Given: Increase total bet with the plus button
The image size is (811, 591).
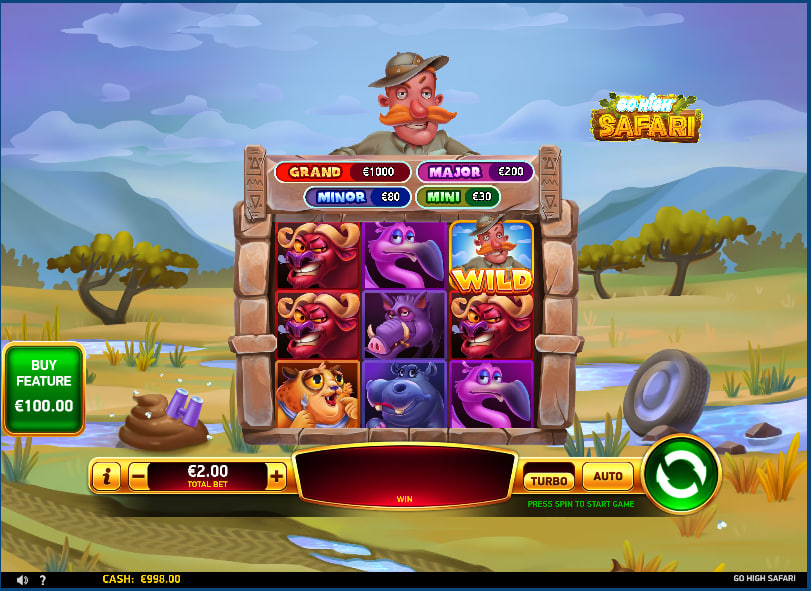Looking at the screenshot, I should (277, 477).
